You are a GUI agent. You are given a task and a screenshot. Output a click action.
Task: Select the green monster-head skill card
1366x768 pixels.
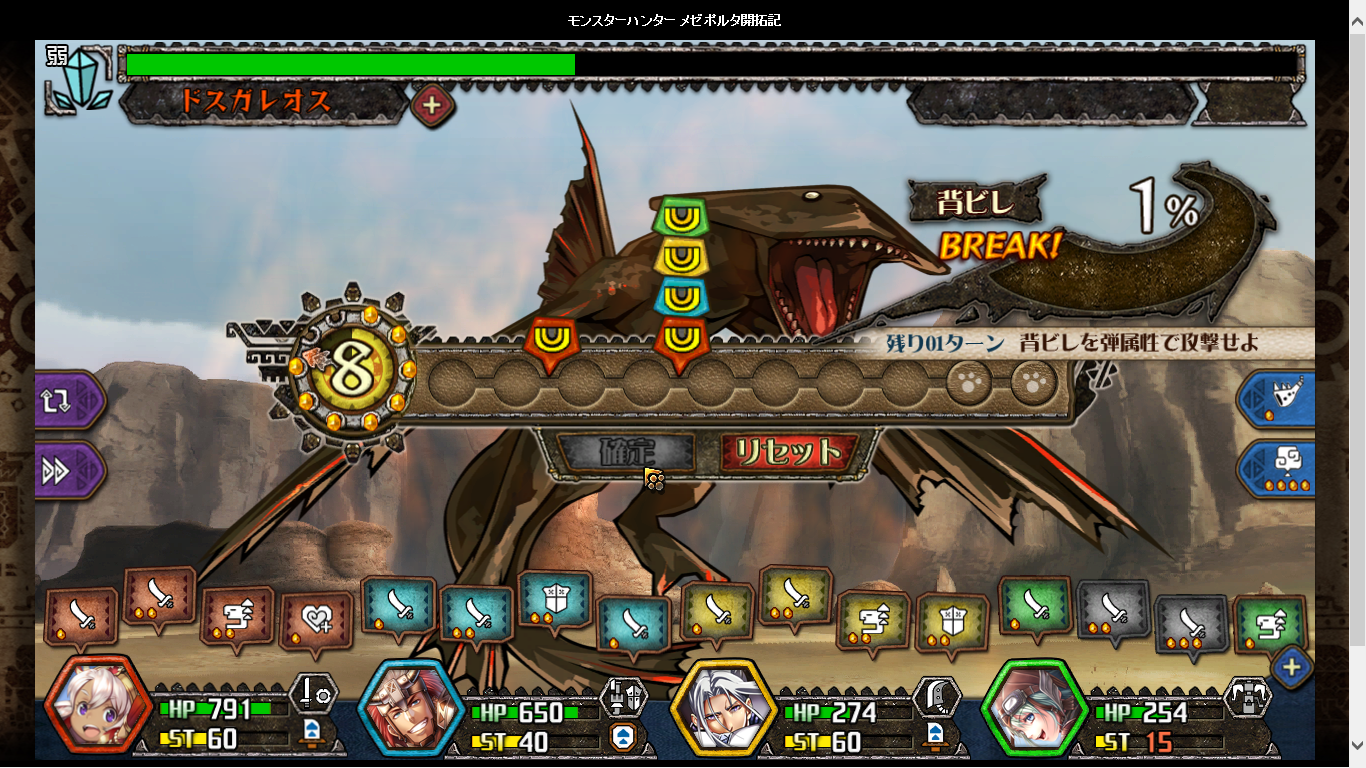point(1270,624)
